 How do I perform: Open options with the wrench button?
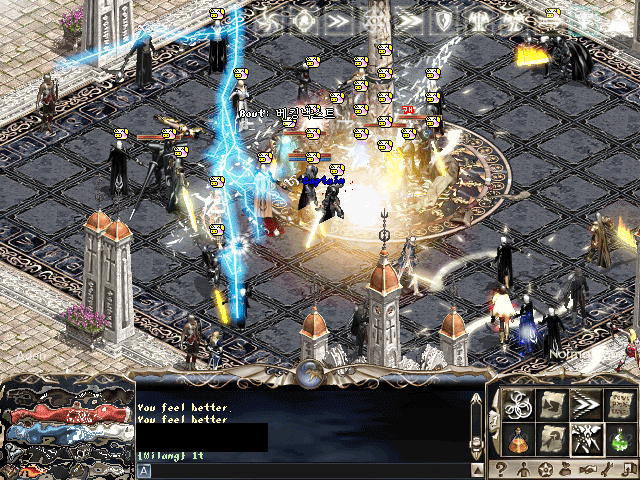[x=609, y=469]
